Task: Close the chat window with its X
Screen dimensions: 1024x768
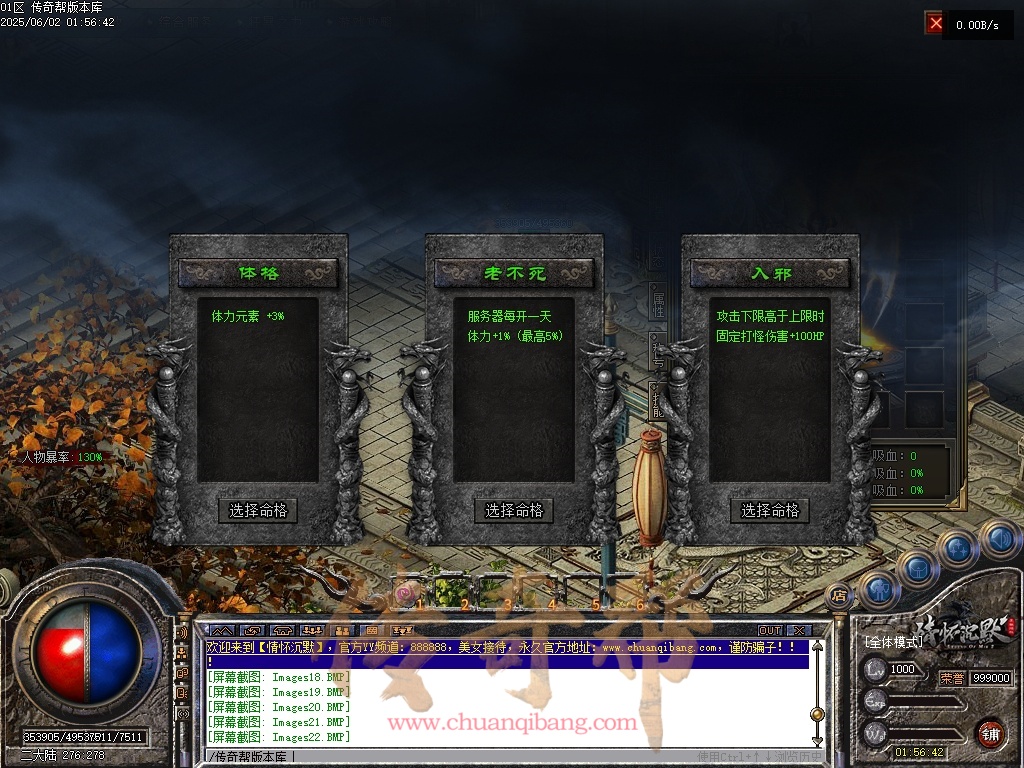Action: click(x=798, y=630)
